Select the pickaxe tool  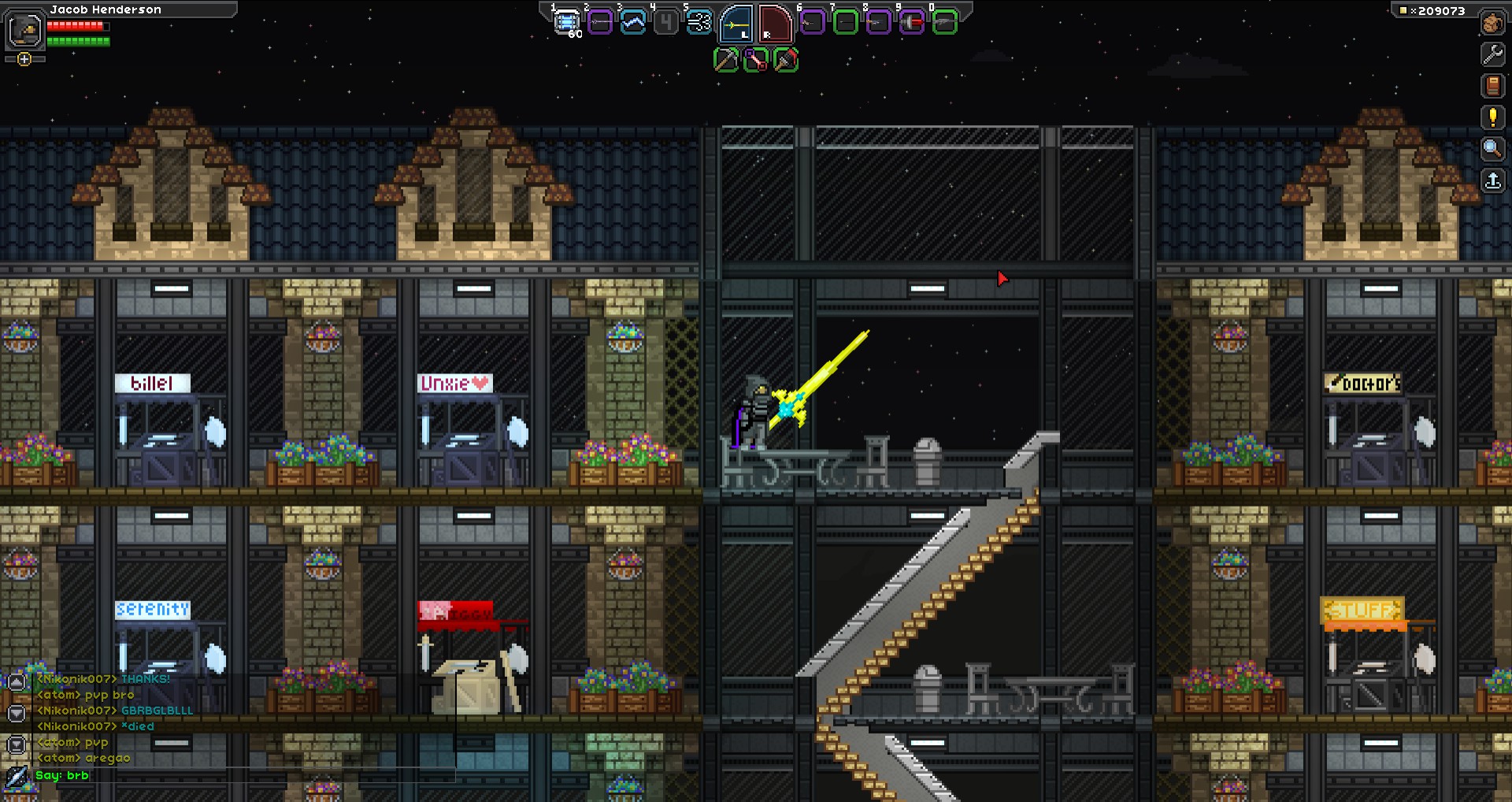coord(725,60)
